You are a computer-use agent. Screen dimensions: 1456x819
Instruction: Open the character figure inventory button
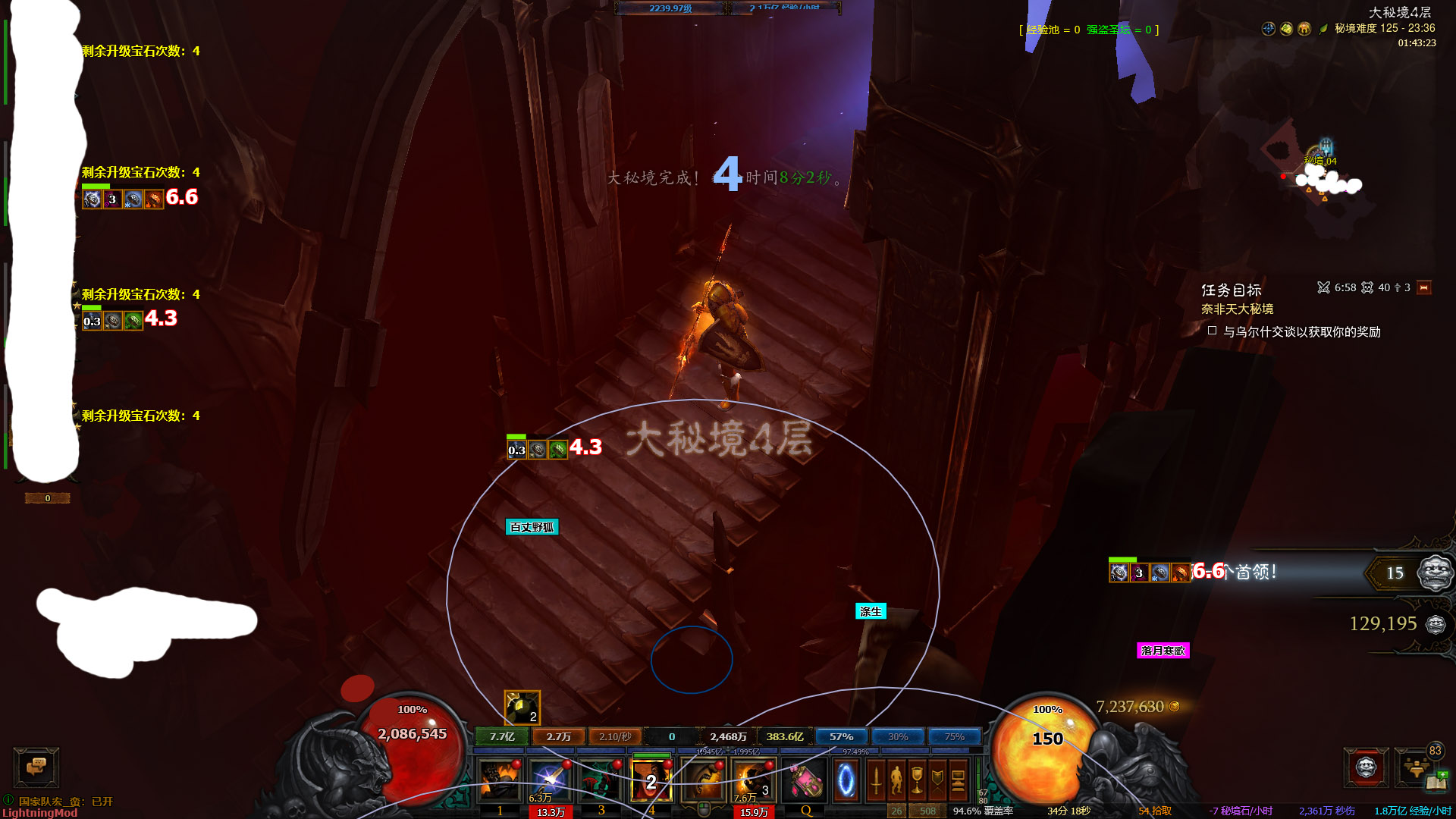click(896, 780)
